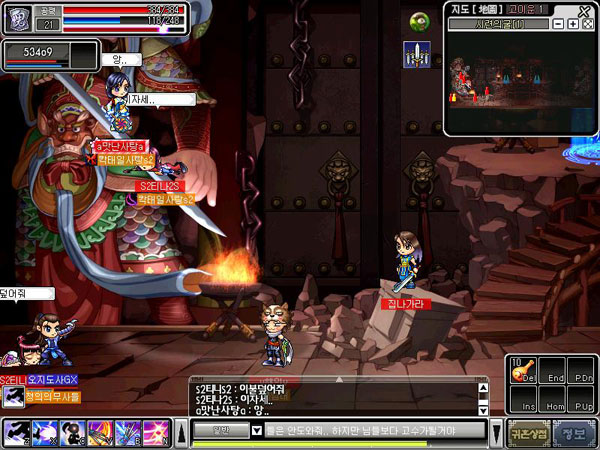Activate the first purple lightning skill
Viewport: 600px width, 450px height.
[x=19, y=431]
